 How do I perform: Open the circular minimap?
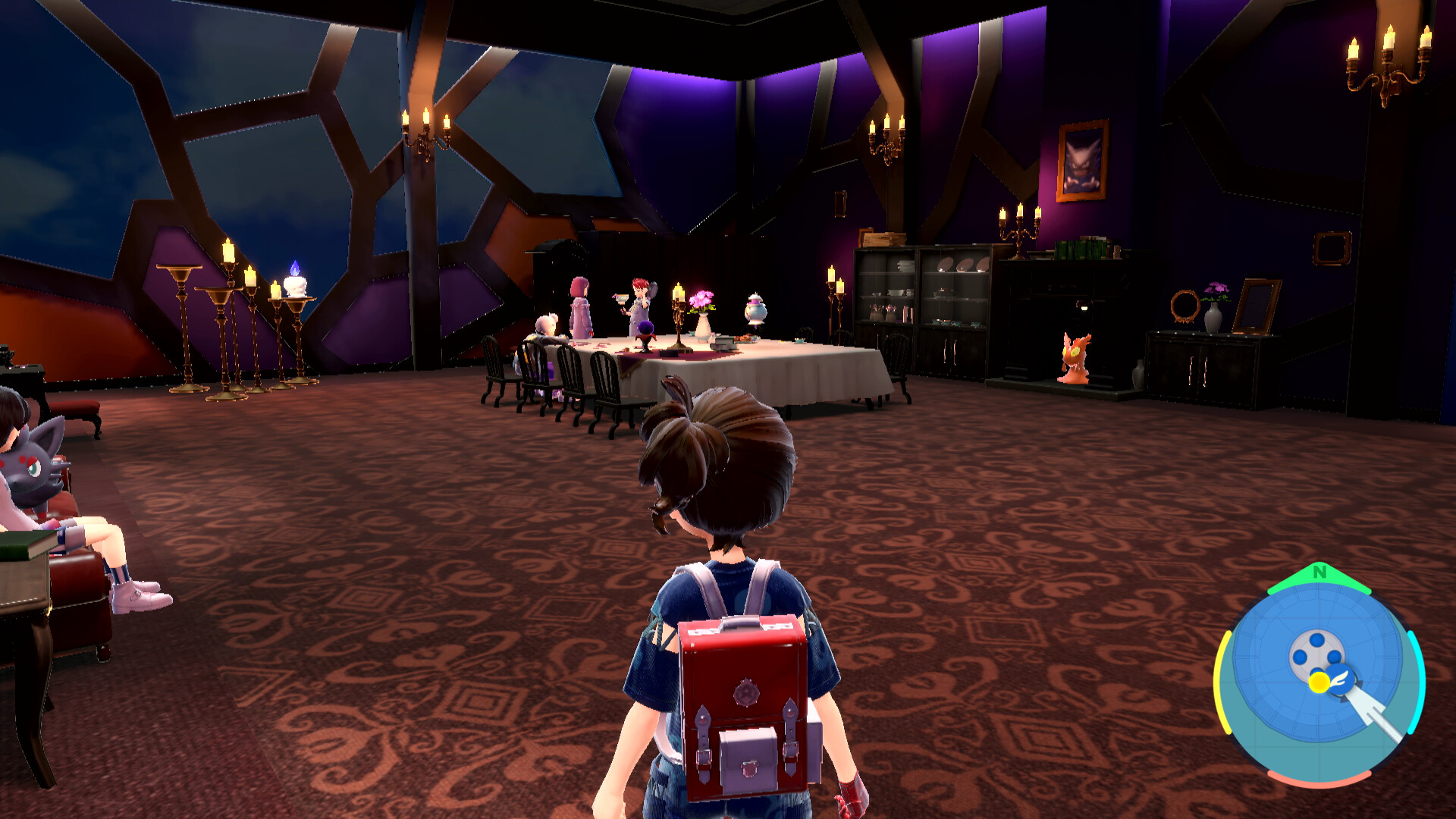point(1319,675)
